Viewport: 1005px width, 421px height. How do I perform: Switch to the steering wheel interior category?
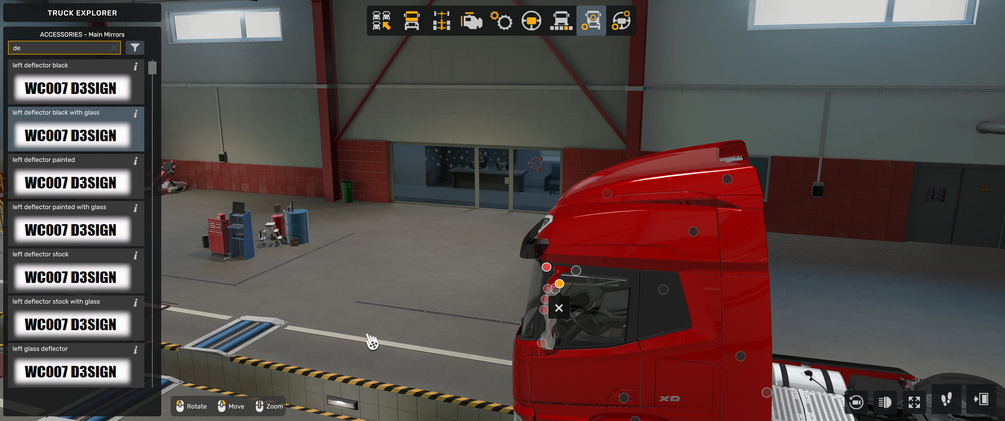point(531,21)
